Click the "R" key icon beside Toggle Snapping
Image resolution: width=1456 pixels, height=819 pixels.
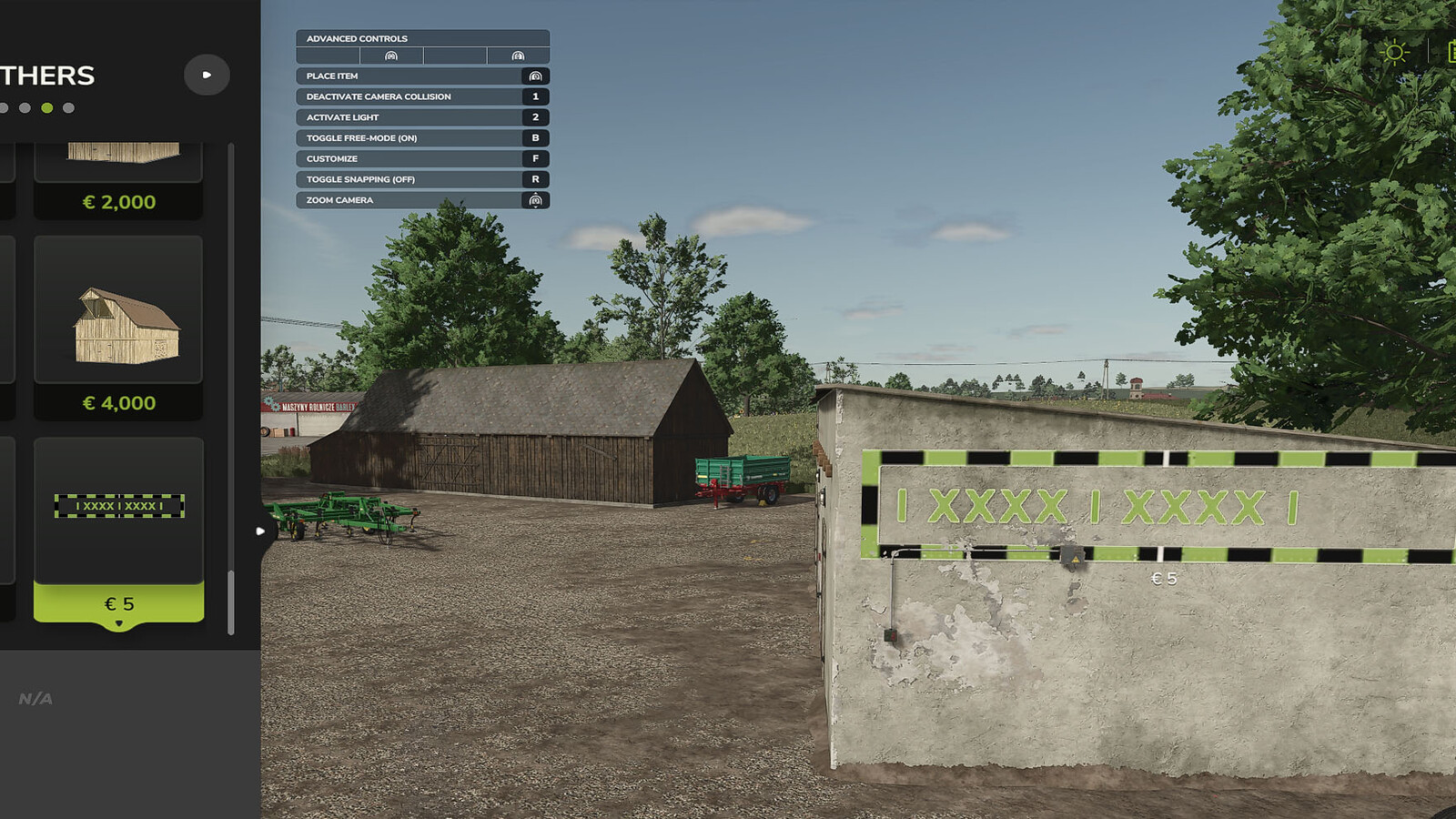coord(536,178)
